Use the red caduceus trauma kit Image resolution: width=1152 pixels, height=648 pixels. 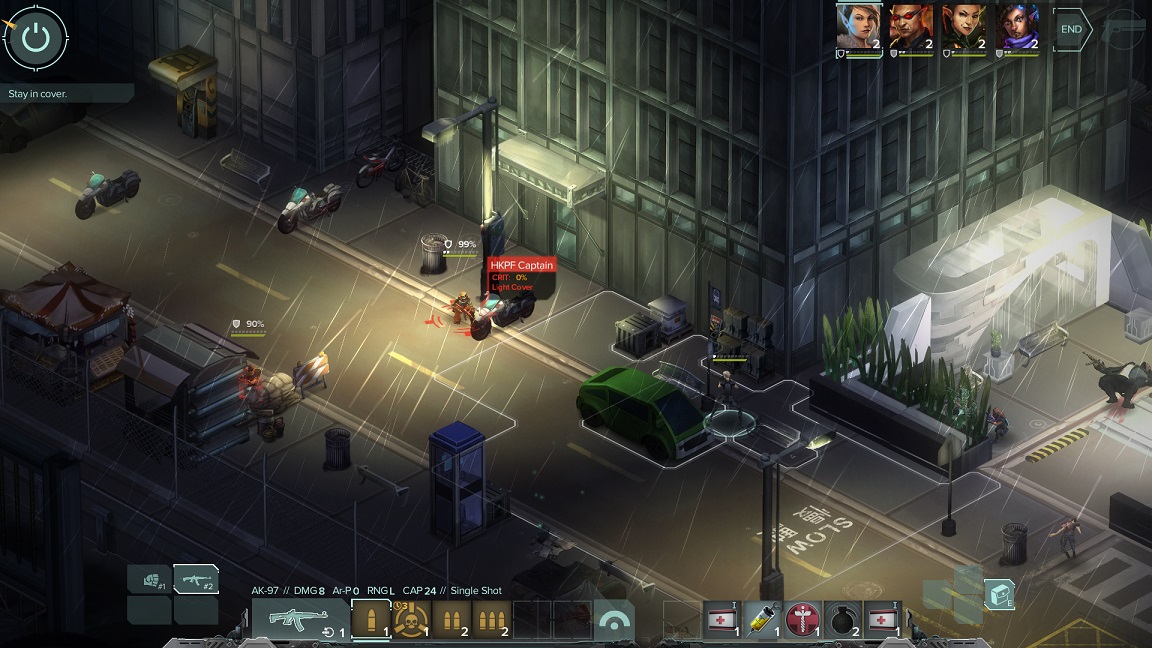pyautogui.click(x=803, y=620)
